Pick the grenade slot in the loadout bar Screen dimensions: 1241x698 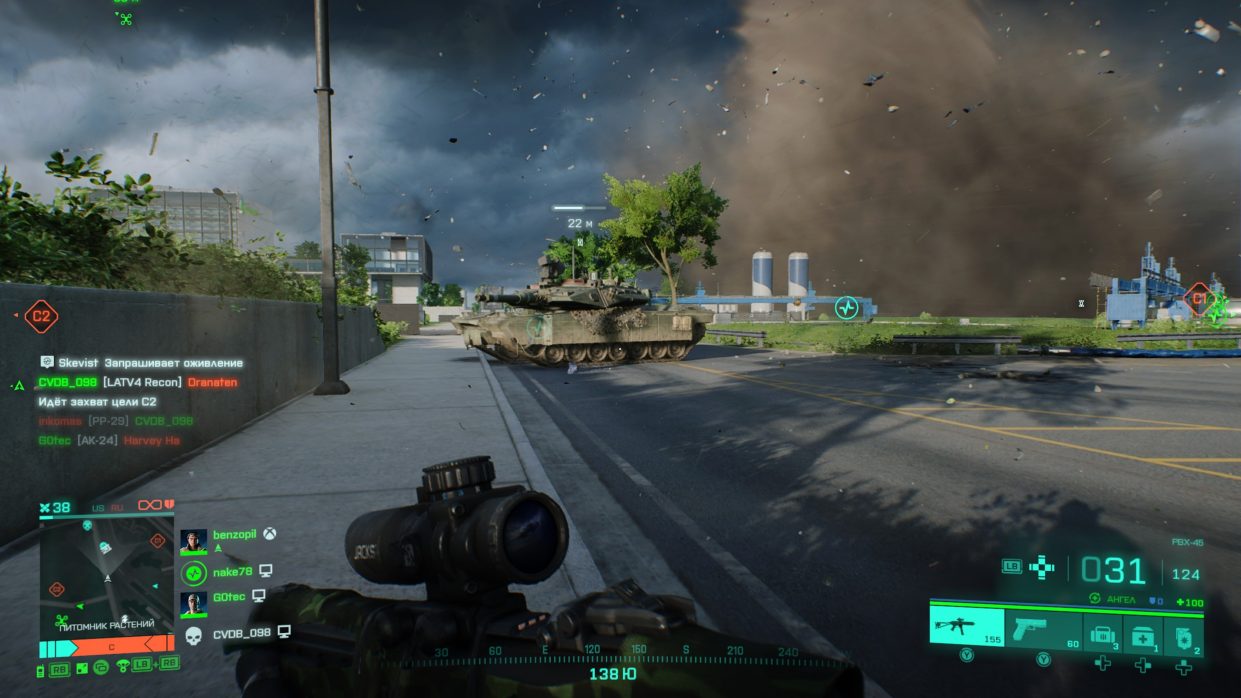click(1183, 634)
